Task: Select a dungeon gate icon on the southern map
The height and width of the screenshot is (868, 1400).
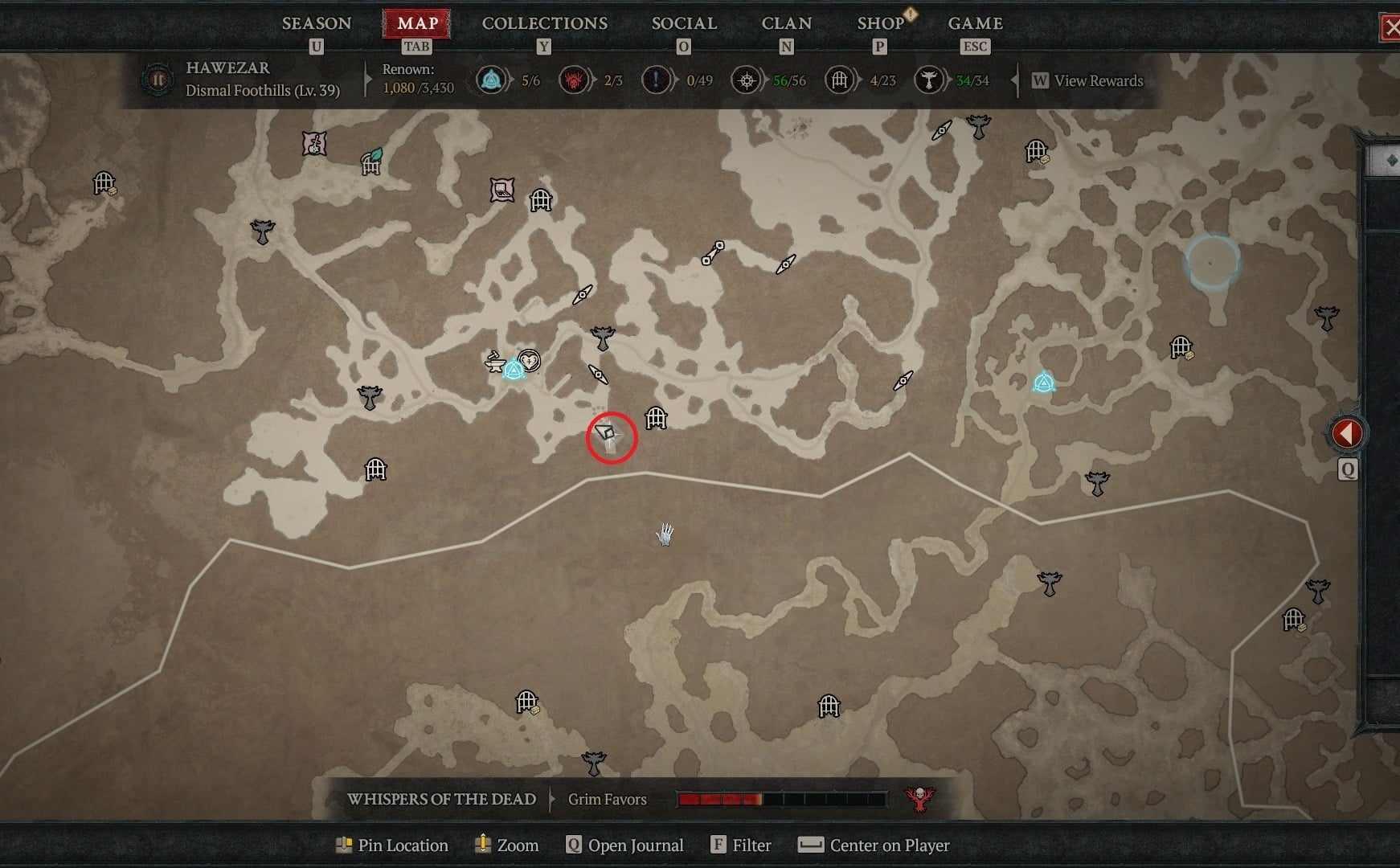Action: click(527, 702)
